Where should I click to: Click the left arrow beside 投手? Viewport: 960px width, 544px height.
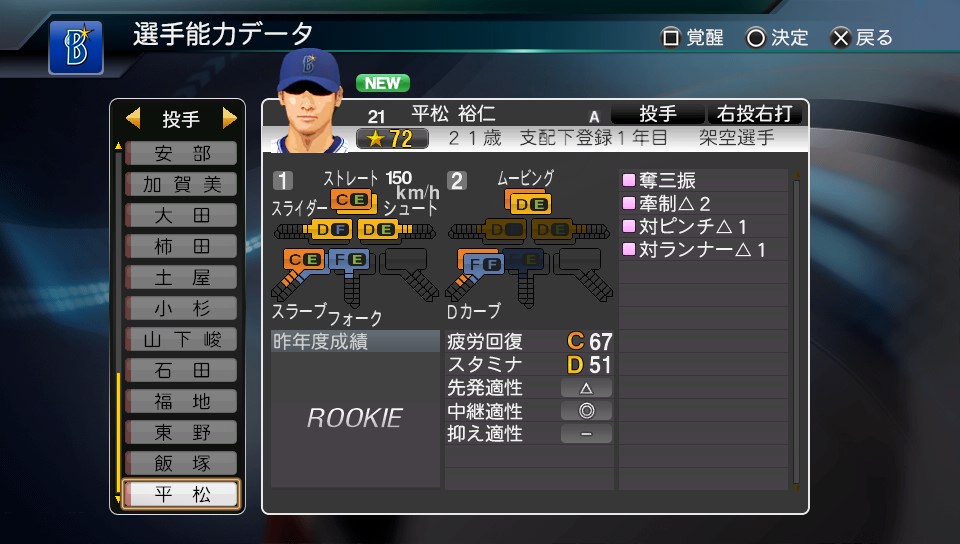coord(132,120)
